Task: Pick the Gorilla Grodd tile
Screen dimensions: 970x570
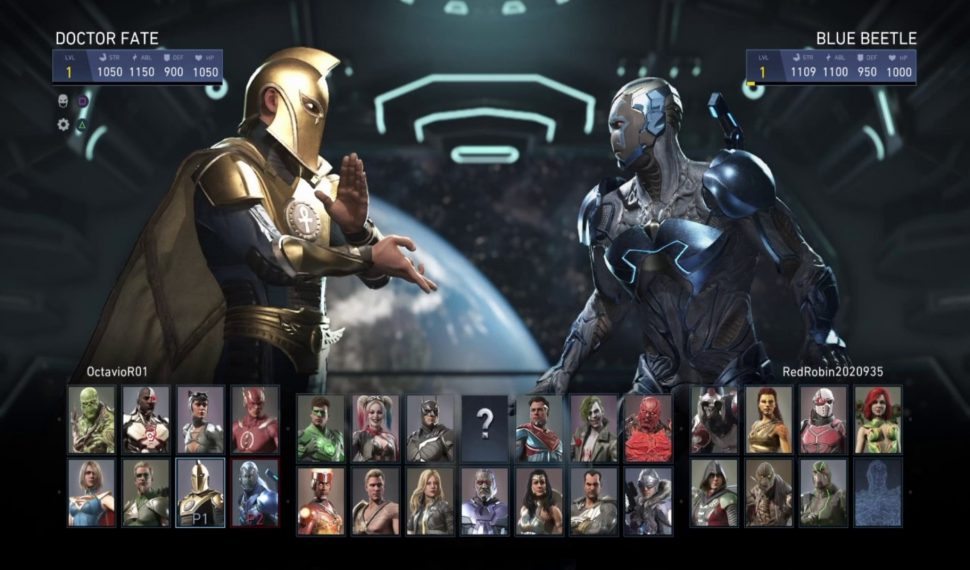Action: tap(769, 492)
